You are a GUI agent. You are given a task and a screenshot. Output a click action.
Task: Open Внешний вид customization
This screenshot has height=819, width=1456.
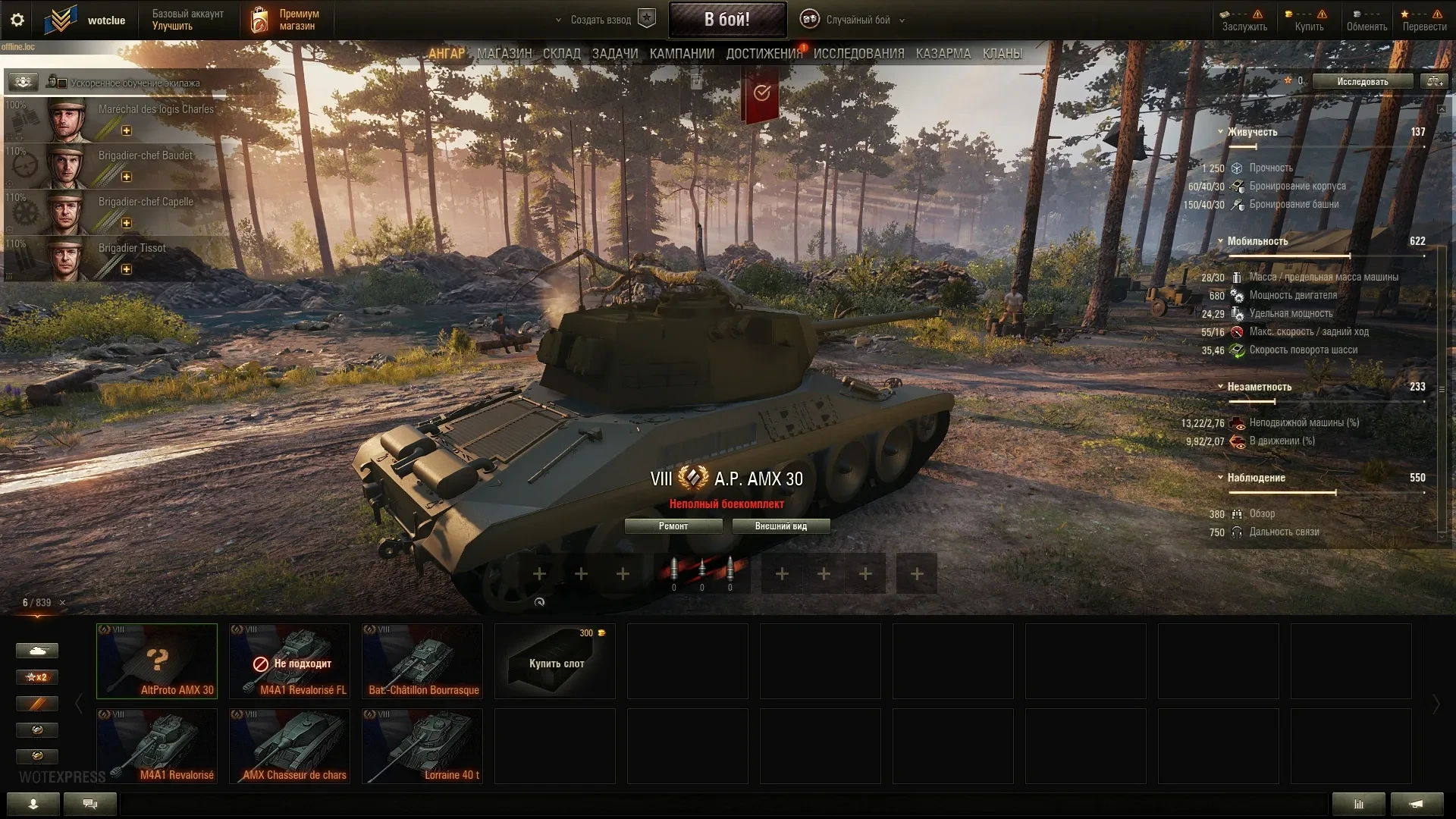780,526
